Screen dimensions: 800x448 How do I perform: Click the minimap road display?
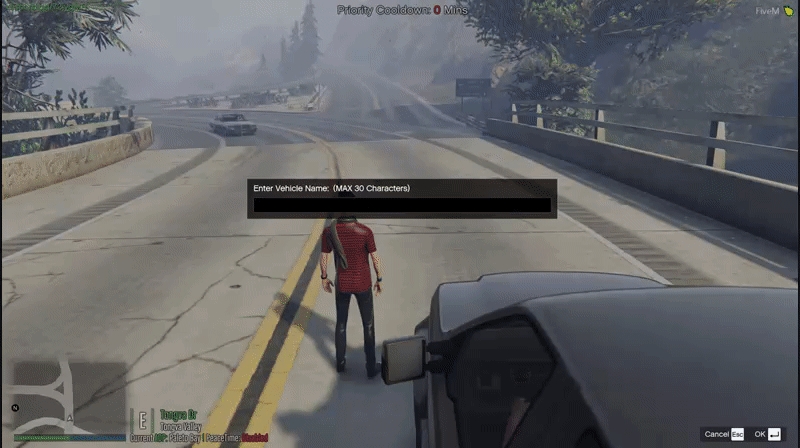[x=68, y=396]
